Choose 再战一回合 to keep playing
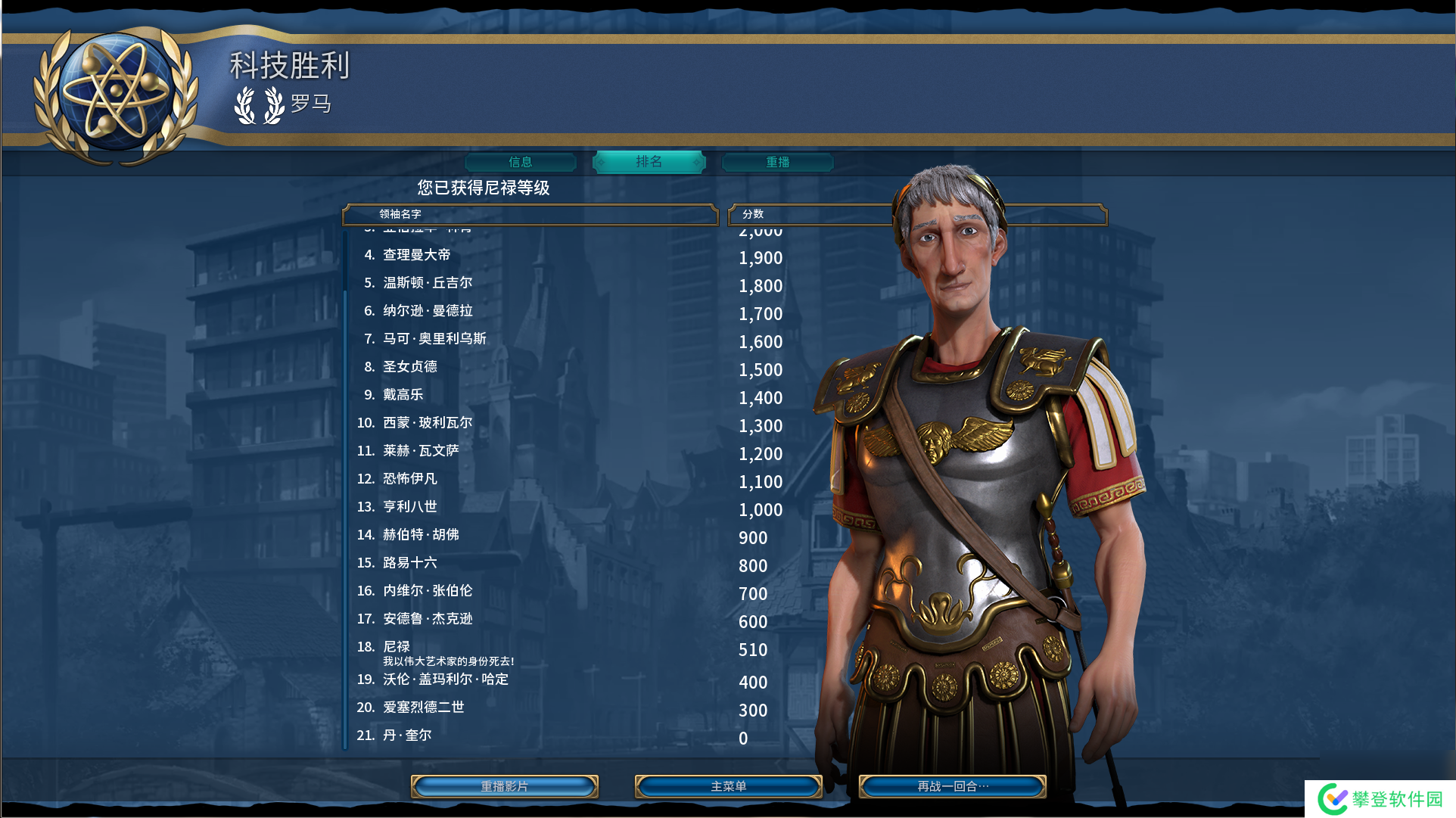The image size is (1456, 818). pyautogui.click(x=953, y=786)
